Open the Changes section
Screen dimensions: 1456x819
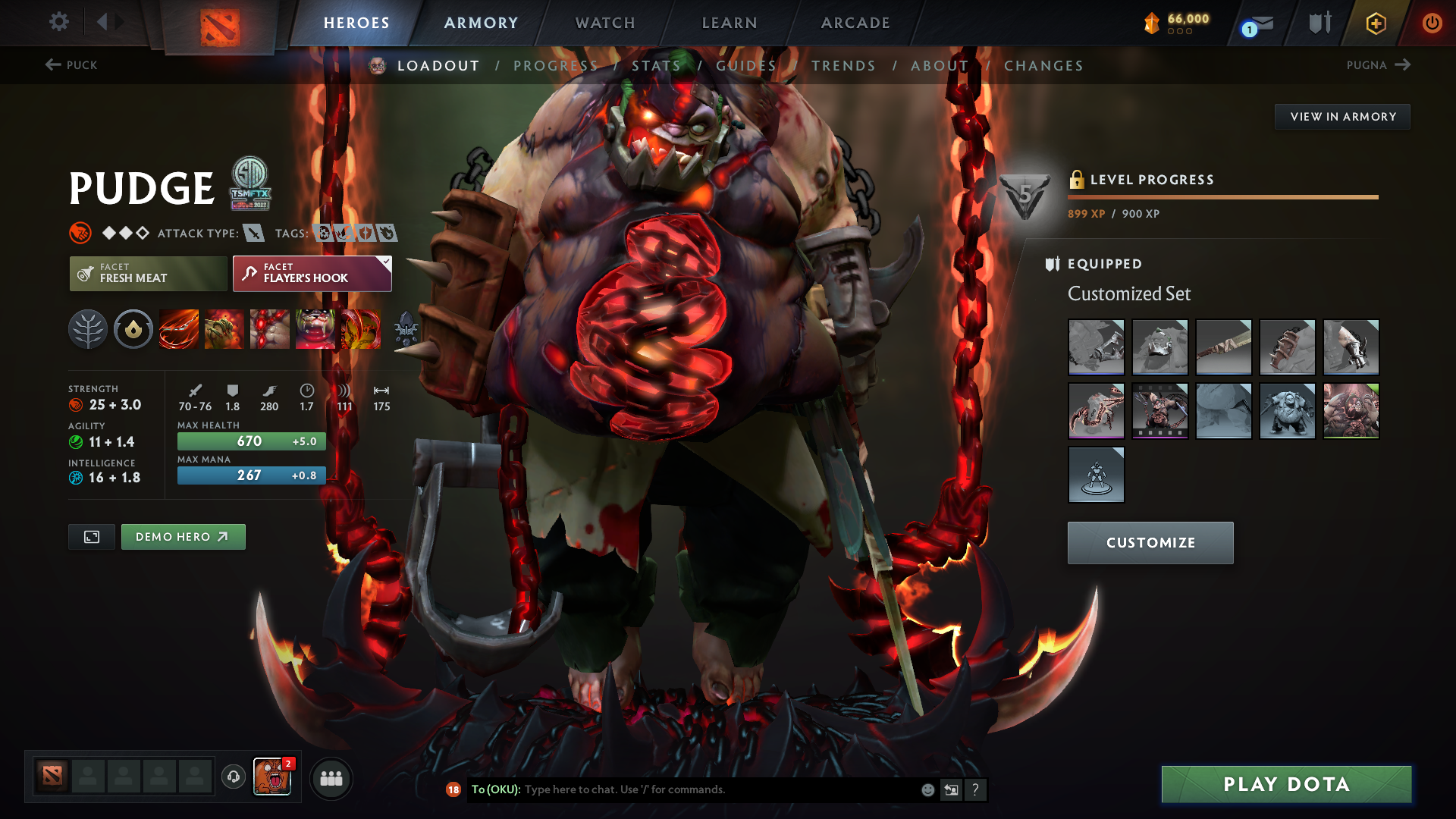[x=1043, y=66]
